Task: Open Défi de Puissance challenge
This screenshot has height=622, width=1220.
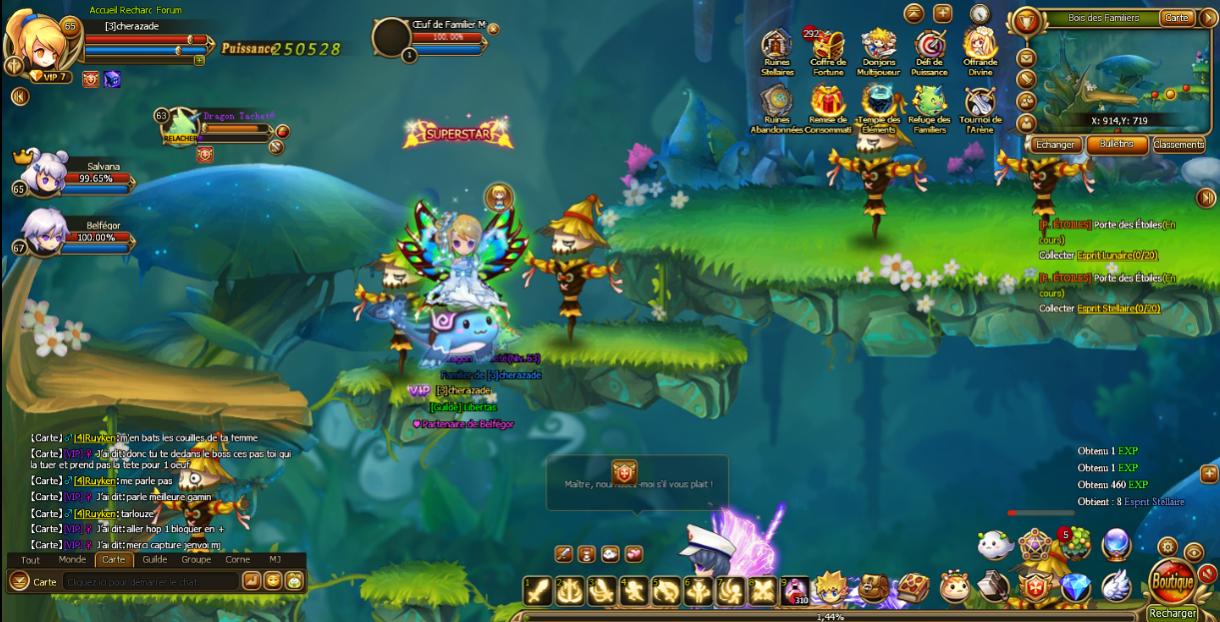Action: click(x=930, y=46)
